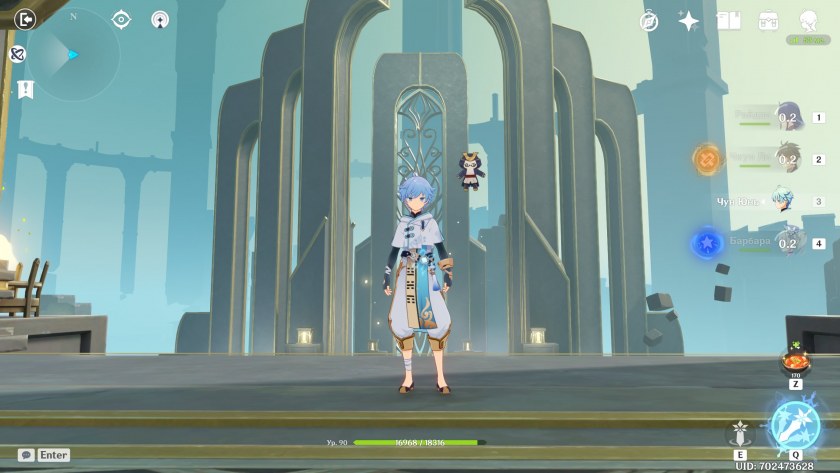
Task: Open the compass icon in top bar
Action: (x=649, y=21)
